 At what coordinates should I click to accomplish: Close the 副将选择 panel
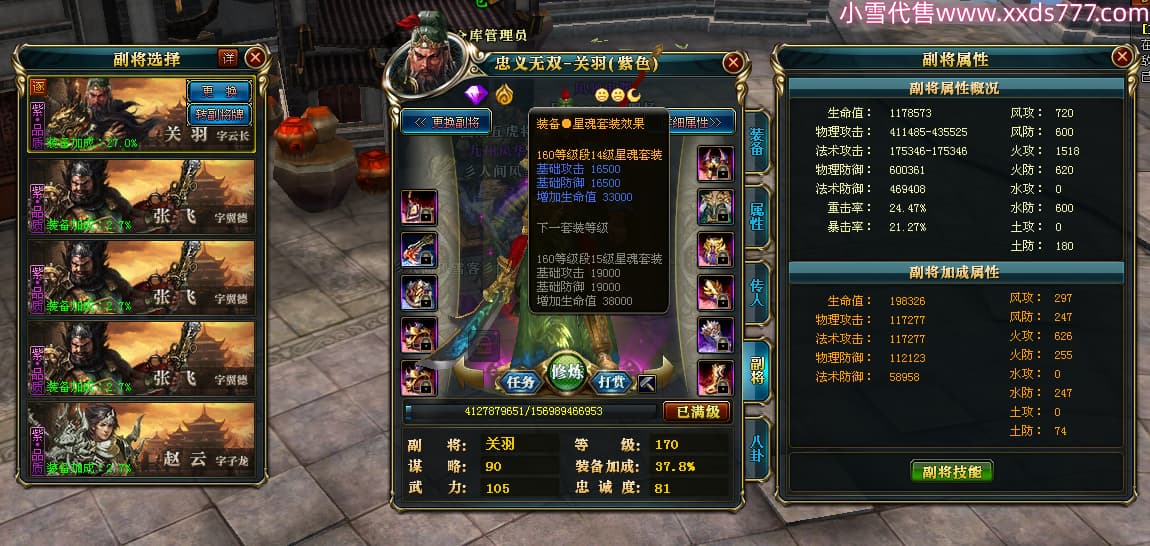click(255, 58)
